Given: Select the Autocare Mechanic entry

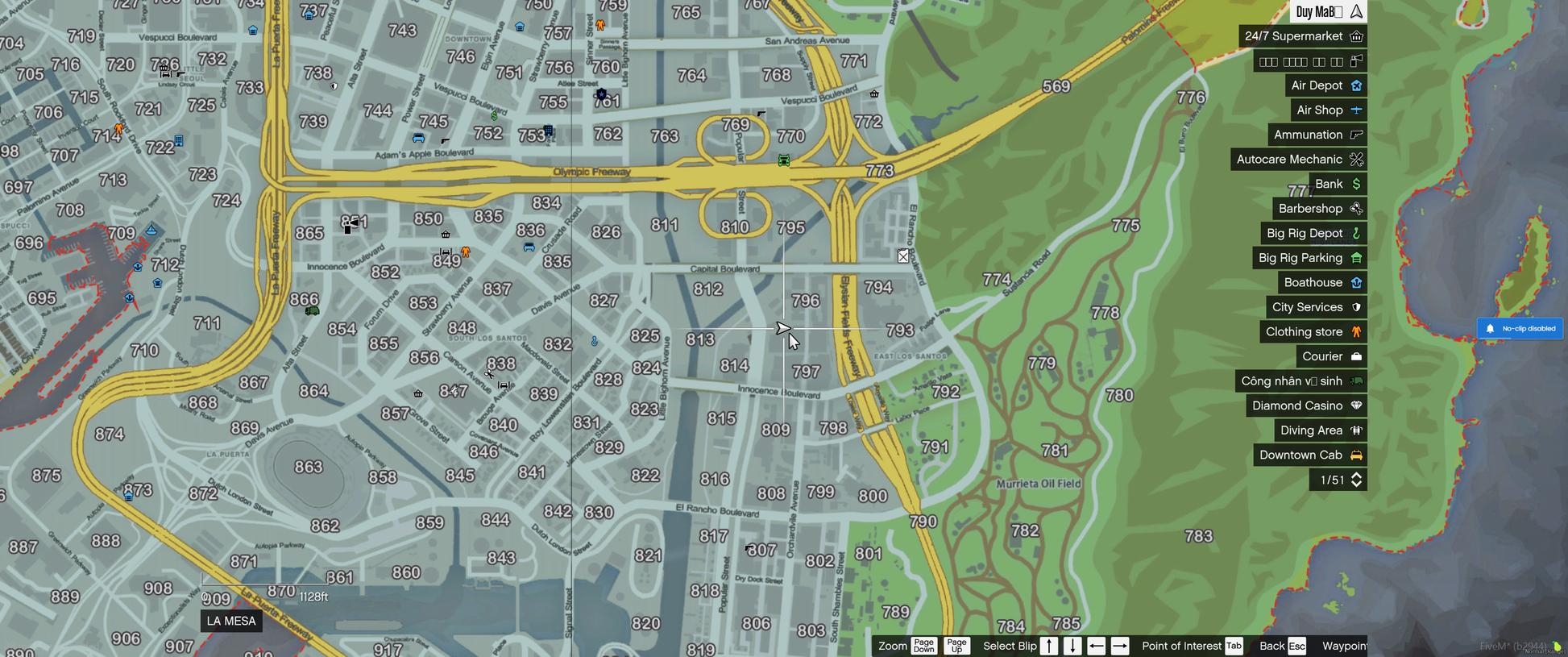Looking at the screenshot, I should pos(1299,160).
